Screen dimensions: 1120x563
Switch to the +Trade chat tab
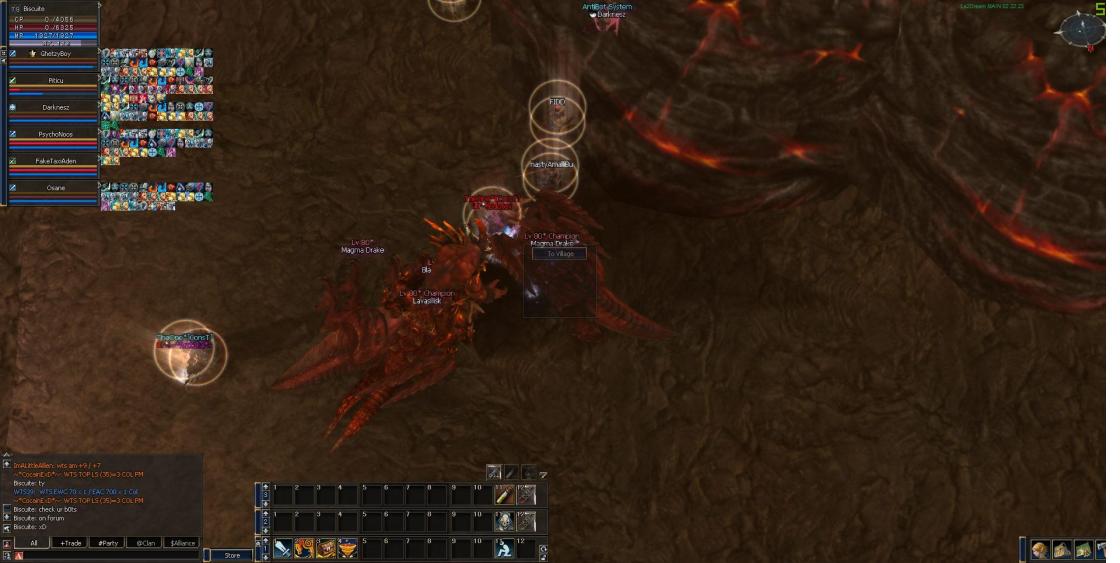(x=70, y=543)
